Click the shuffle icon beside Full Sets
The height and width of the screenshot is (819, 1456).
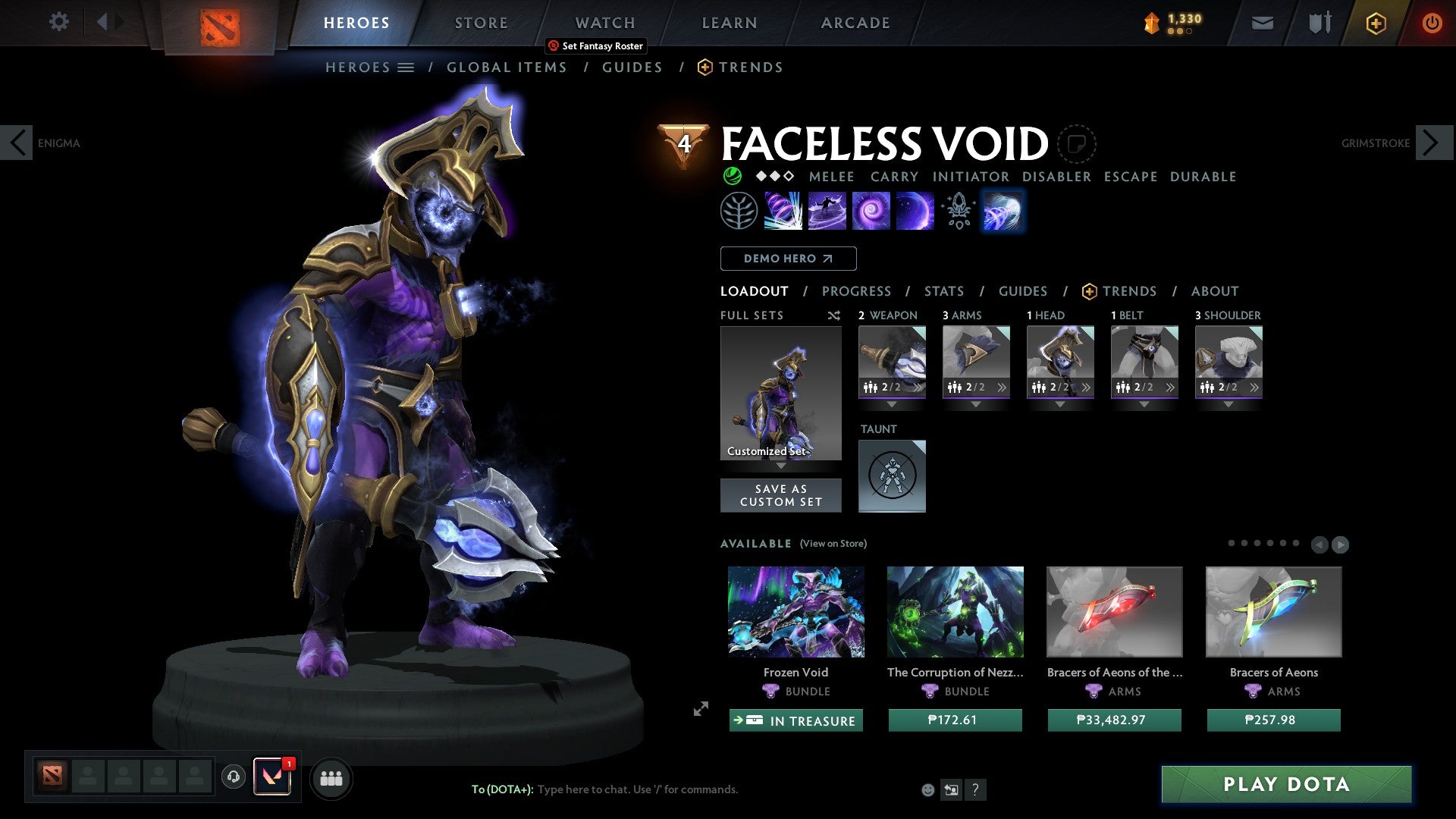pos(833,315)
